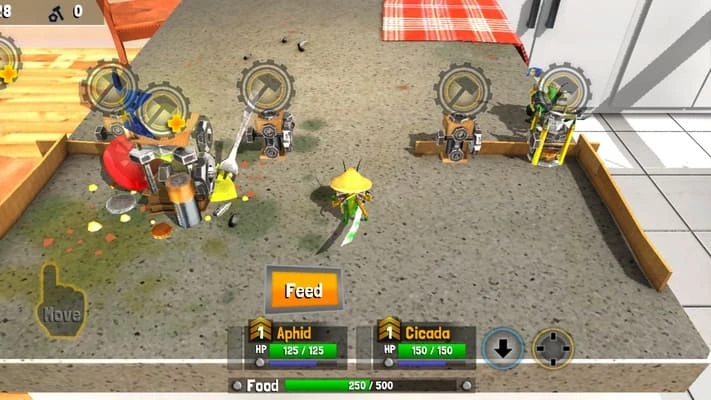The height and width of the screenshot is (400, 711).
Task: Activate the Move hand command
Action: tap(62, 301)
